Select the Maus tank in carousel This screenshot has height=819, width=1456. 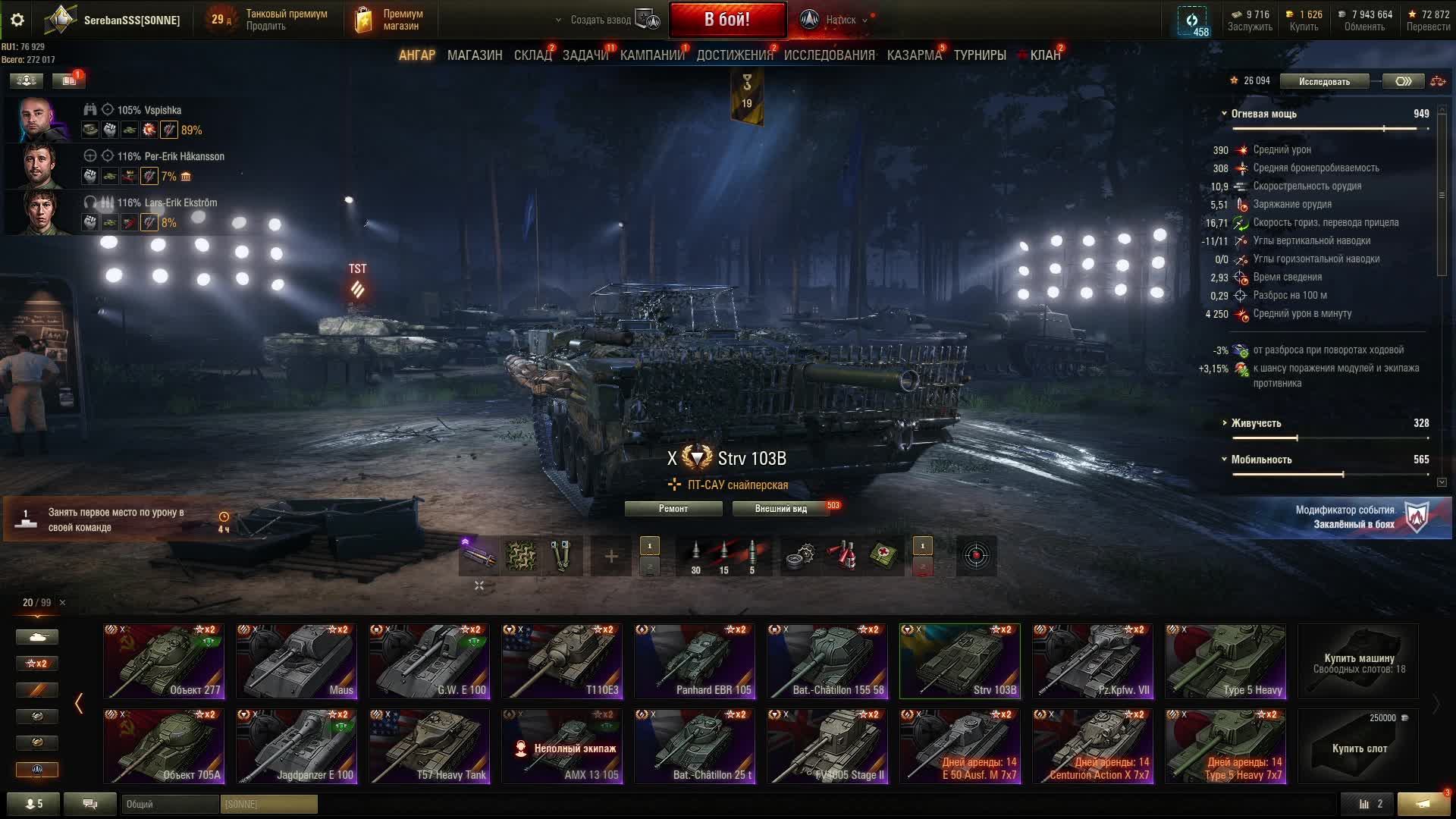pos(297,661)
